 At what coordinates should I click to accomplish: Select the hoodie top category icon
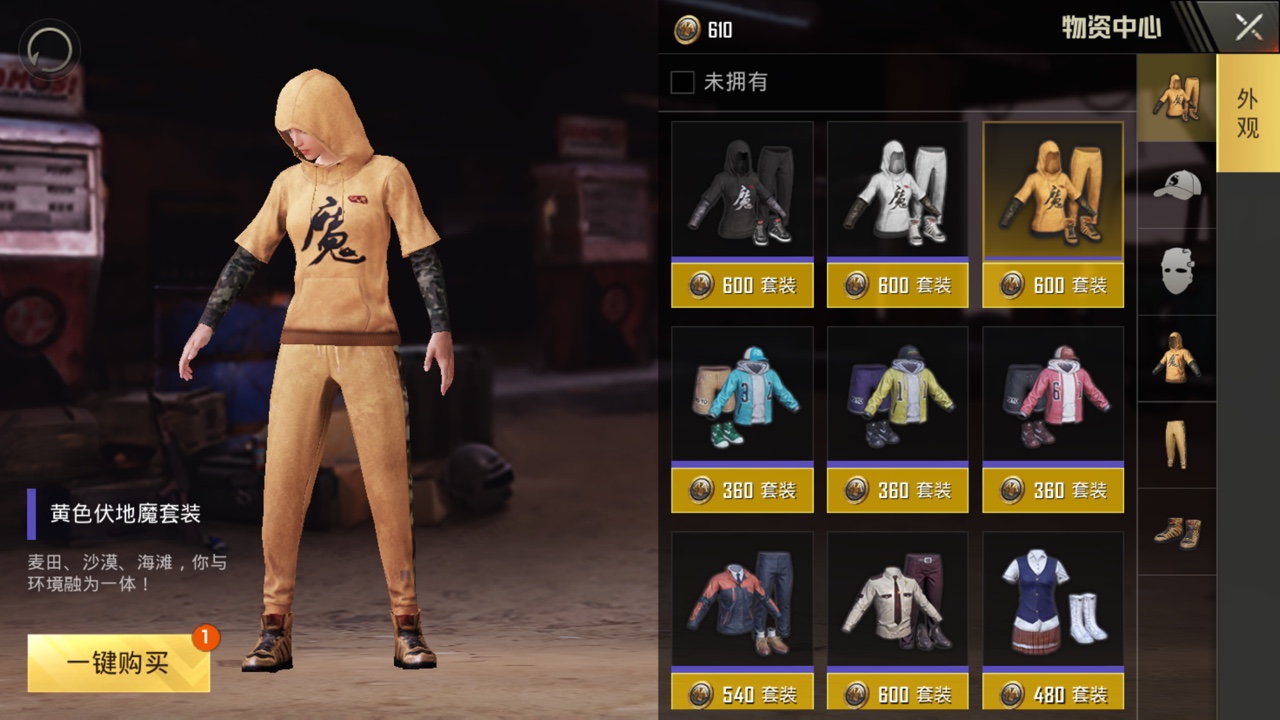pos(1176,360)
